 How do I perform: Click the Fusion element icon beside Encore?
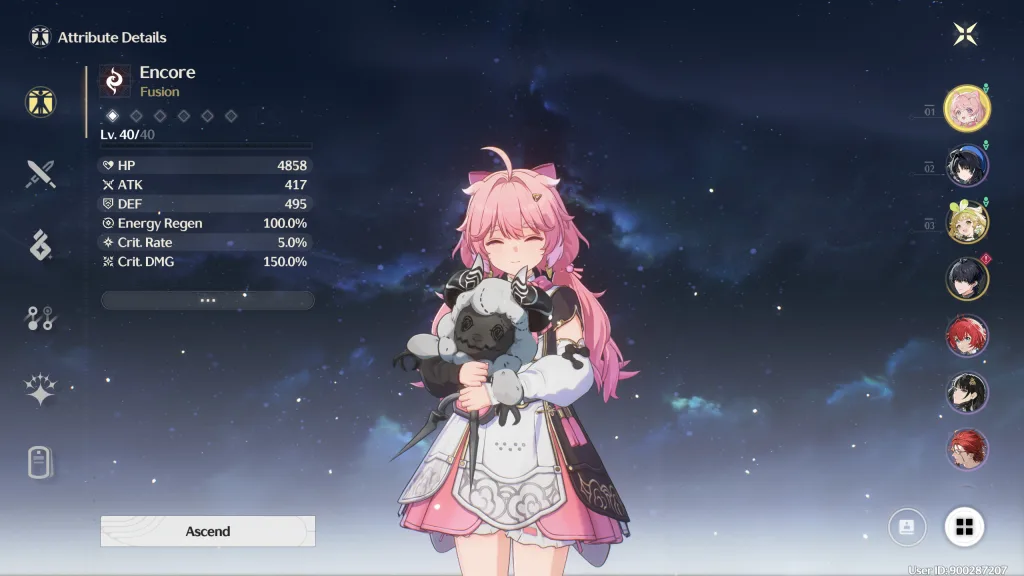click(115, 81)
